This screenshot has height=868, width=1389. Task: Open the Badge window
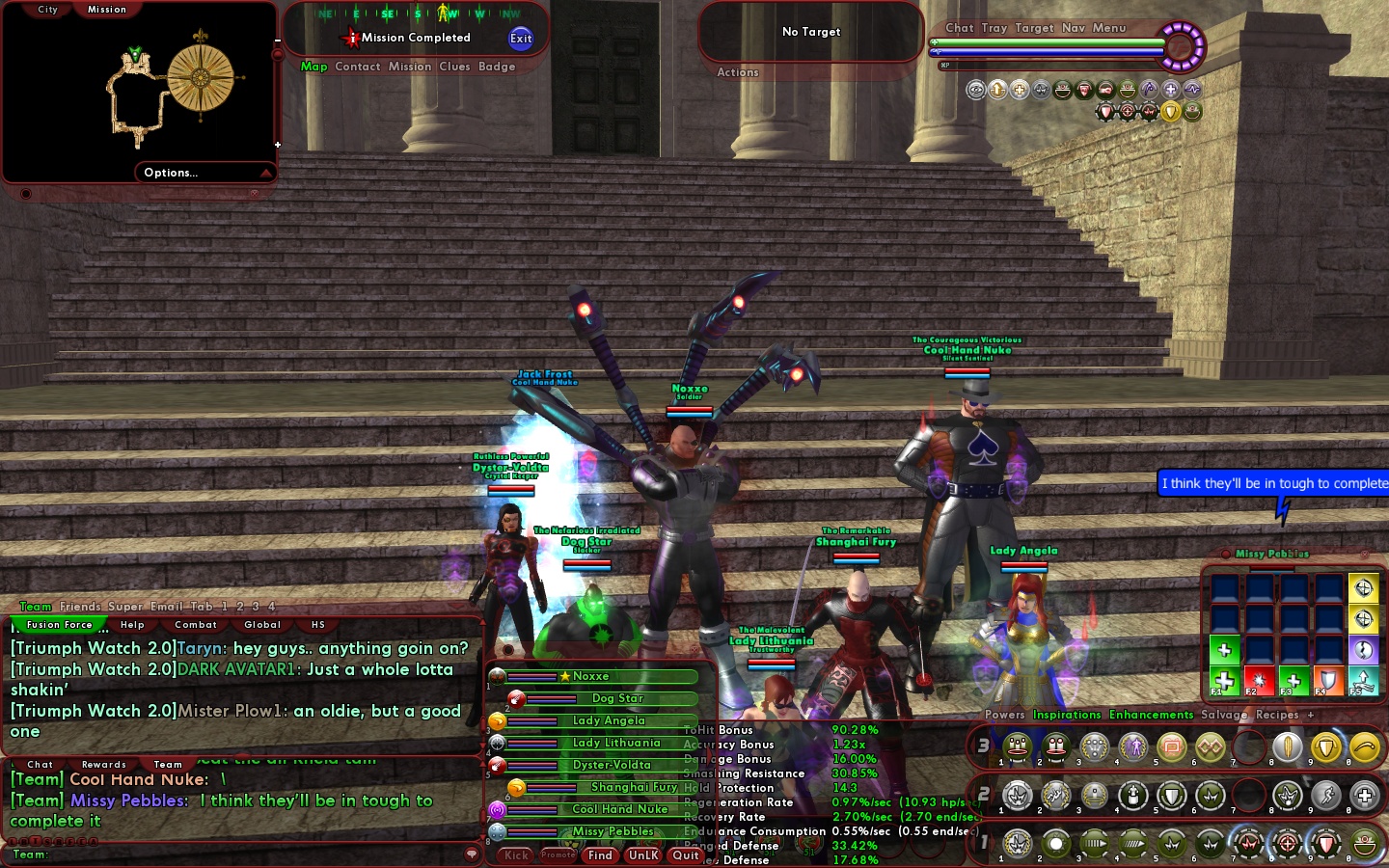click(497, 67)
